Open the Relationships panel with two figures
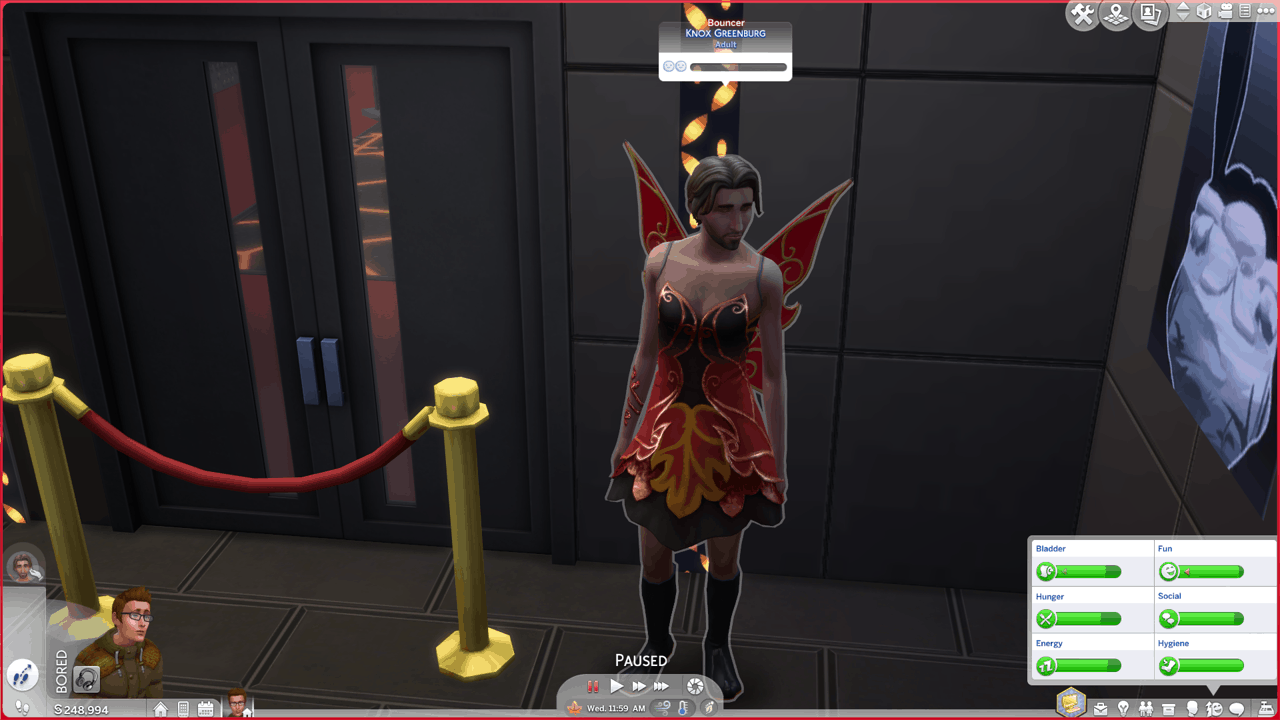The width and height of the screenshot is (1280, 720). (1146, 709)
